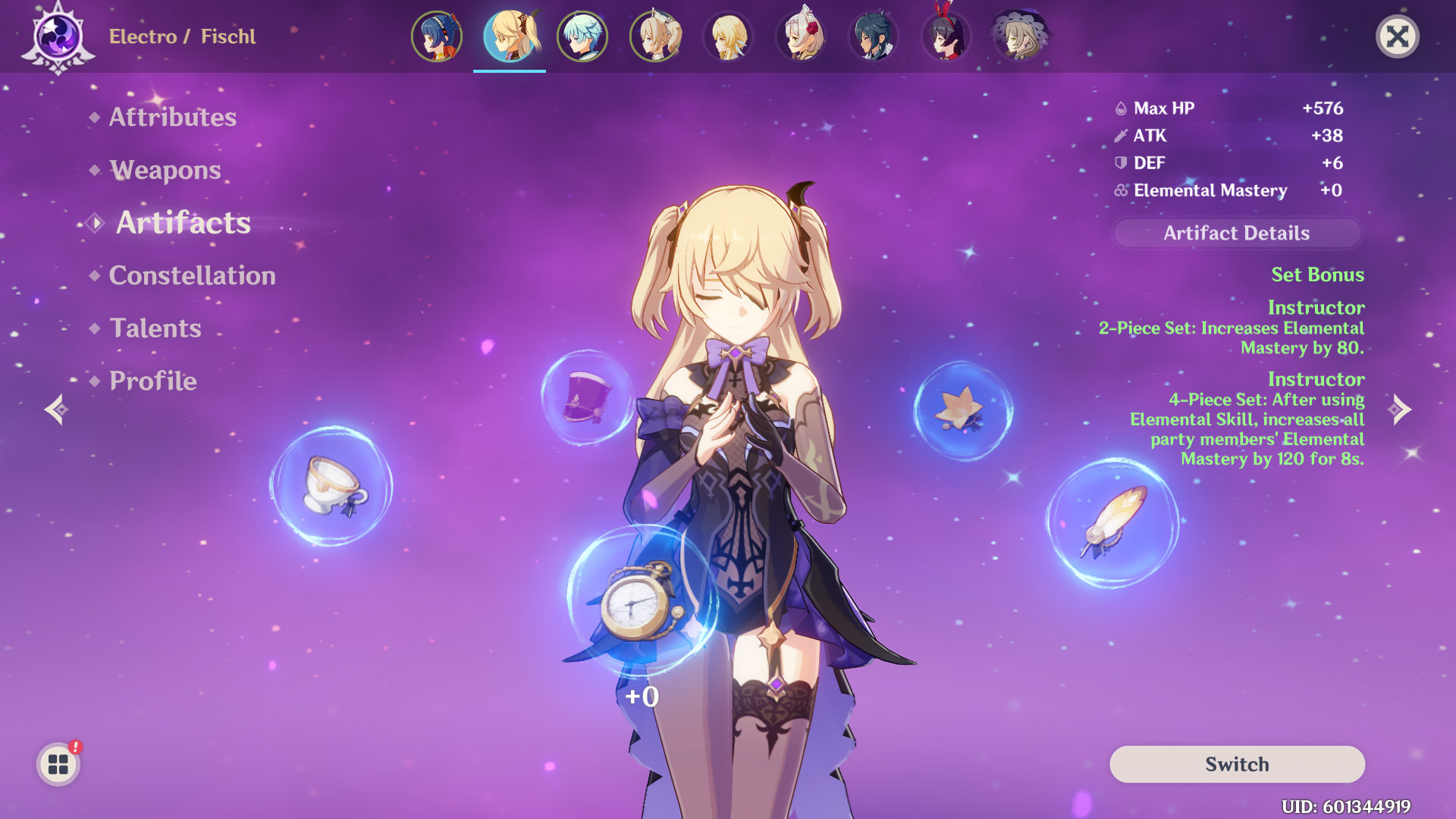The height and width of the screenshot is (819, 1456).
Task: Open the Artifact Details panel
Action: [x=1236, y=233]
